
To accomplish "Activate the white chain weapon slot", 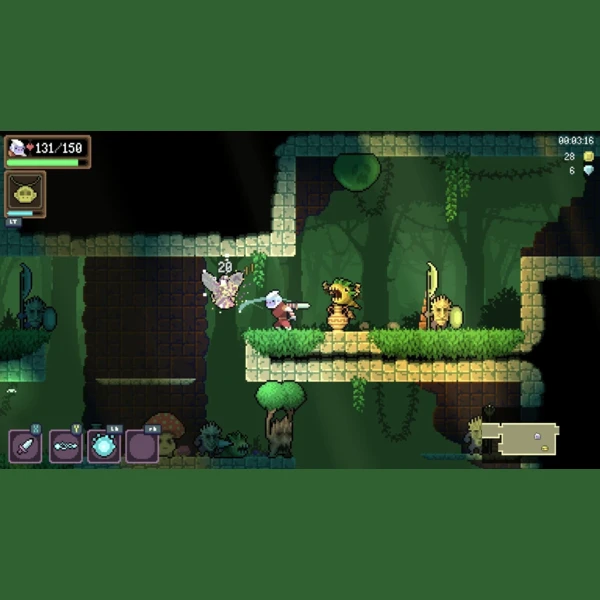I will (65, 446).
